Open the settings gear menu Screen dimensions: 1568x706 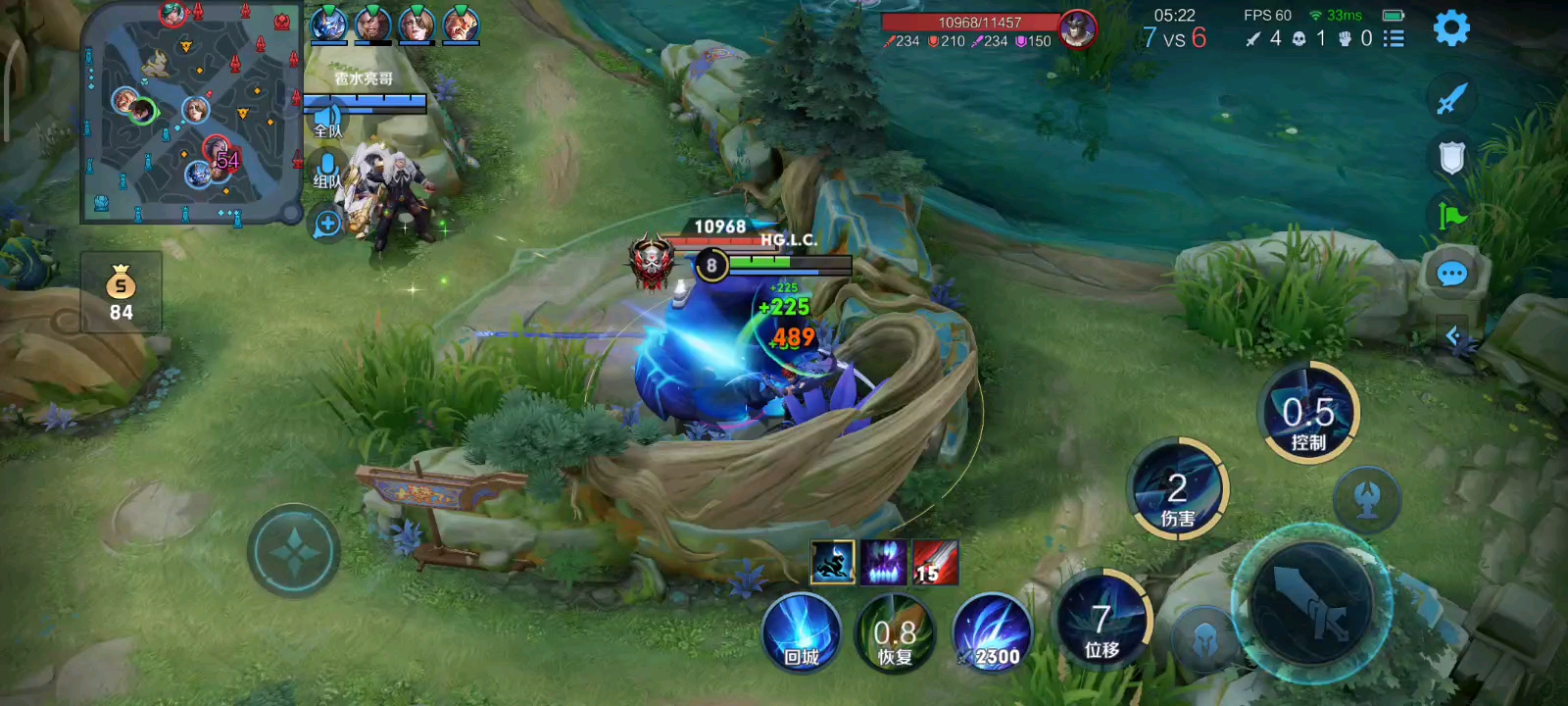[1451, 28]
